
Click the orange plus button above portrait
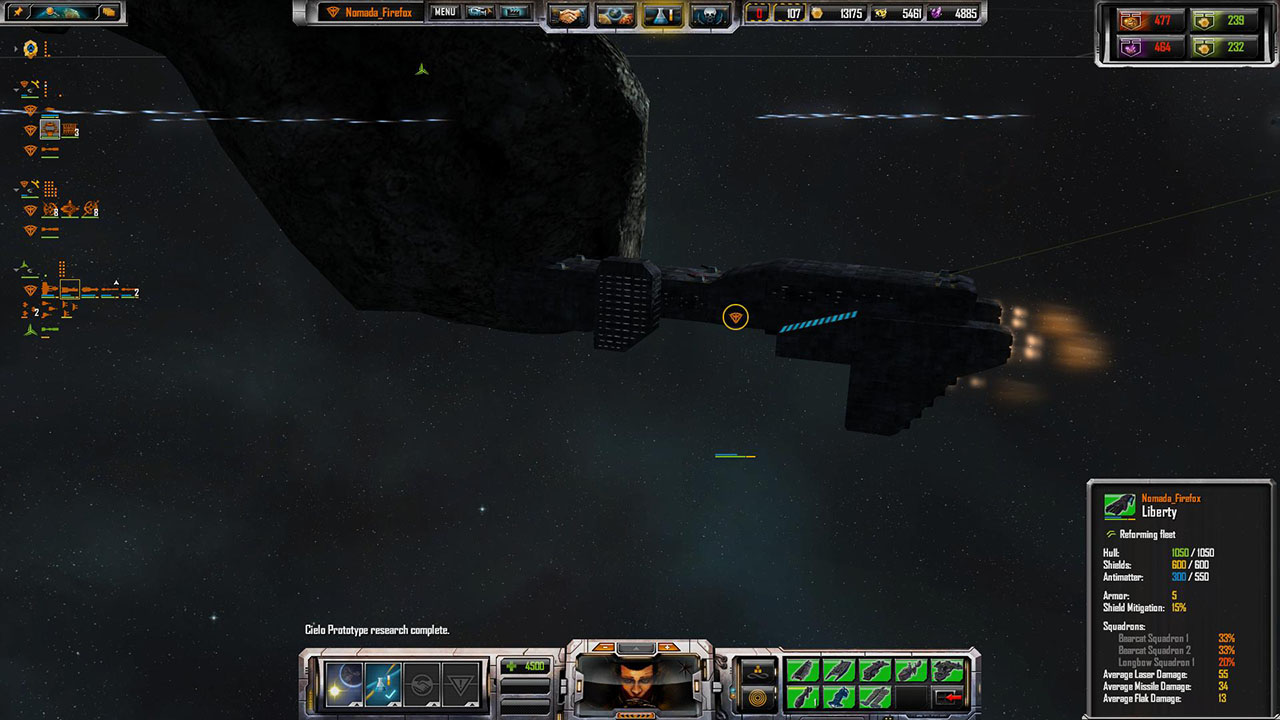pos(669,647)
